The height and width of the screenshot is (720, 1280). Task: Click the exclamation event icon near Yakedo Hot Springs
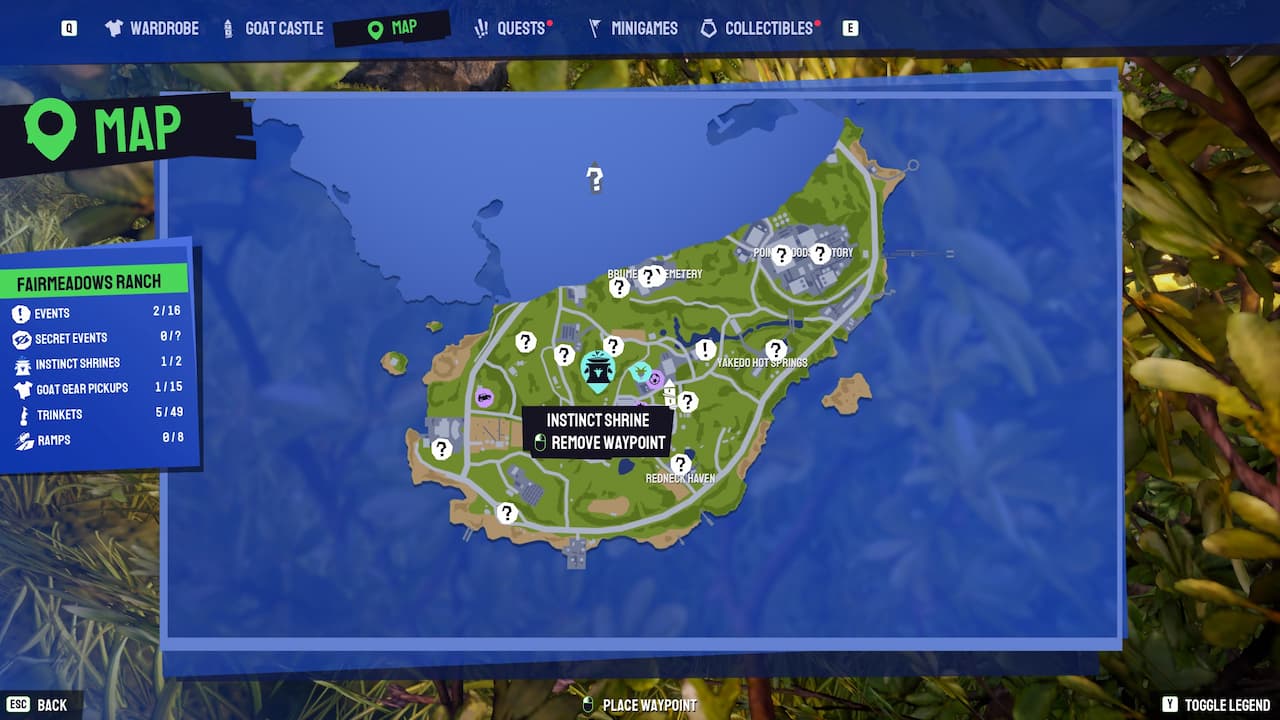tap(704, 350)
